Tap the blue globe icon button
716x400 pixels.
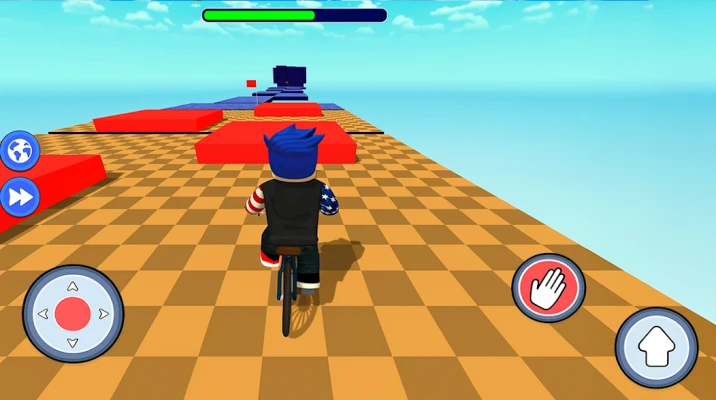pos(19,151)
